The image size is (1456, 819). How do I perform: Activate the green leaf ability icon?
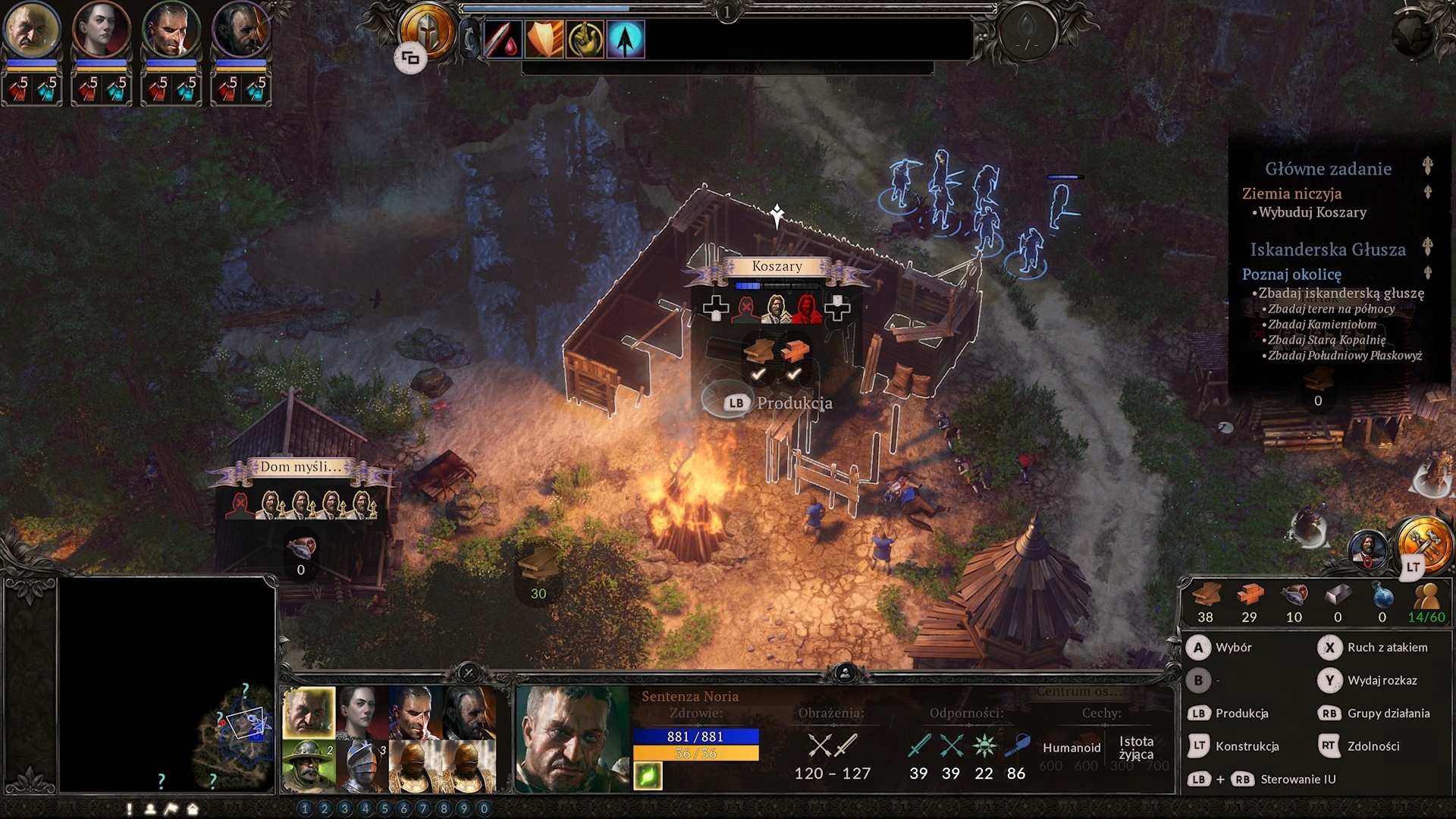click(x=648, y=776)
